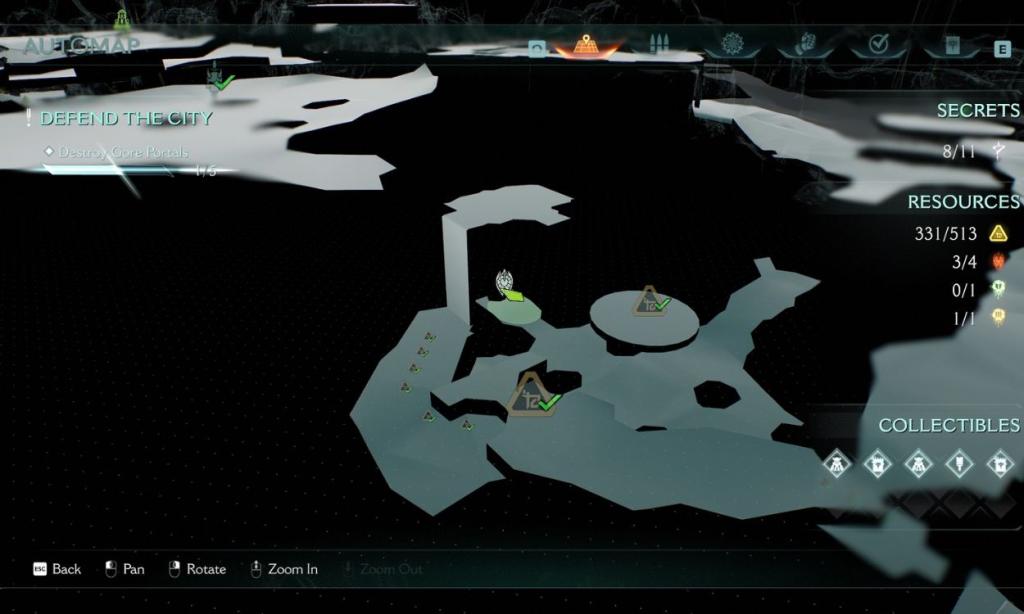Select the weapon skin collectible icon

(x=959, y=464)
